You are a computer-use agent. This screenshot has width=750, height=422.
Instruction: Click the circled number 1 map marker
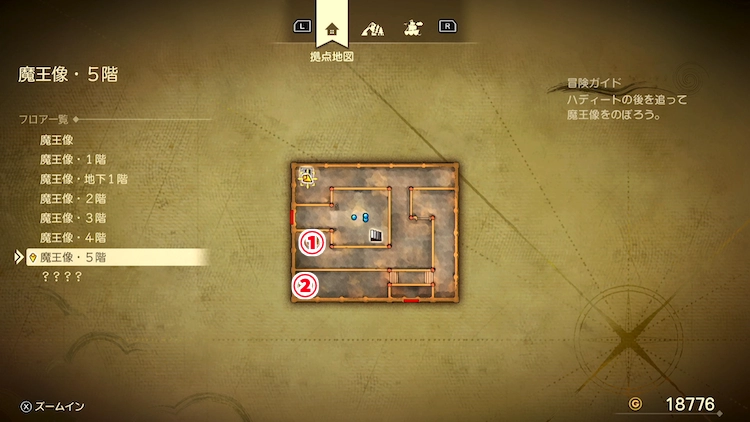(311, 241)
